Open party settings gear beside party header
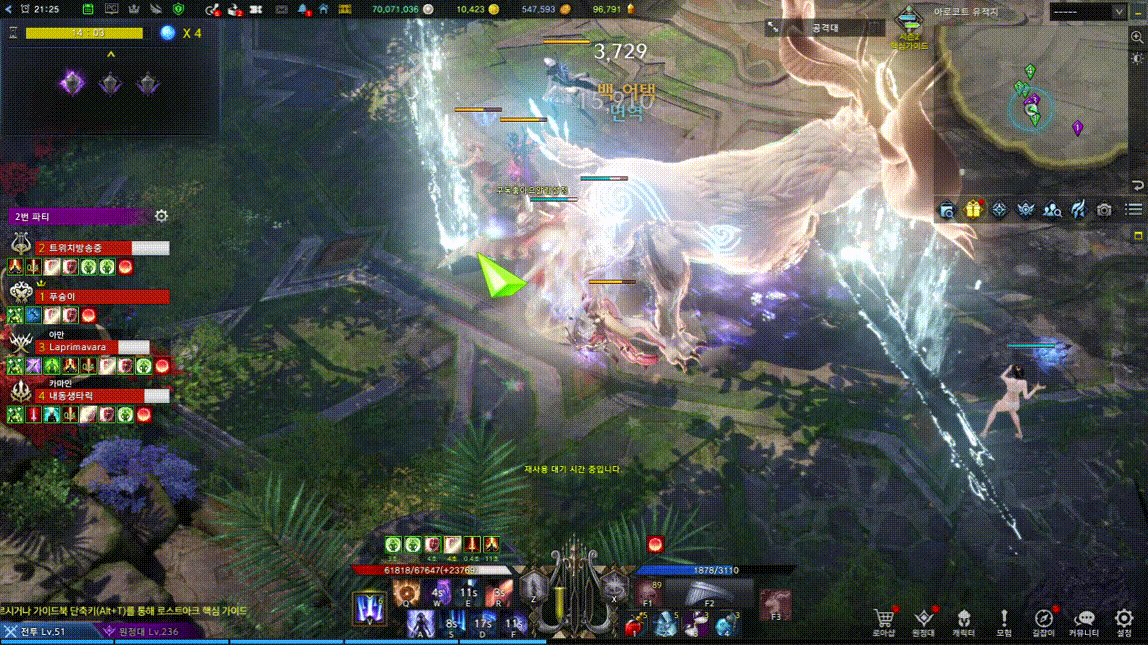1148x645 pixels. (x=161, y=216)
